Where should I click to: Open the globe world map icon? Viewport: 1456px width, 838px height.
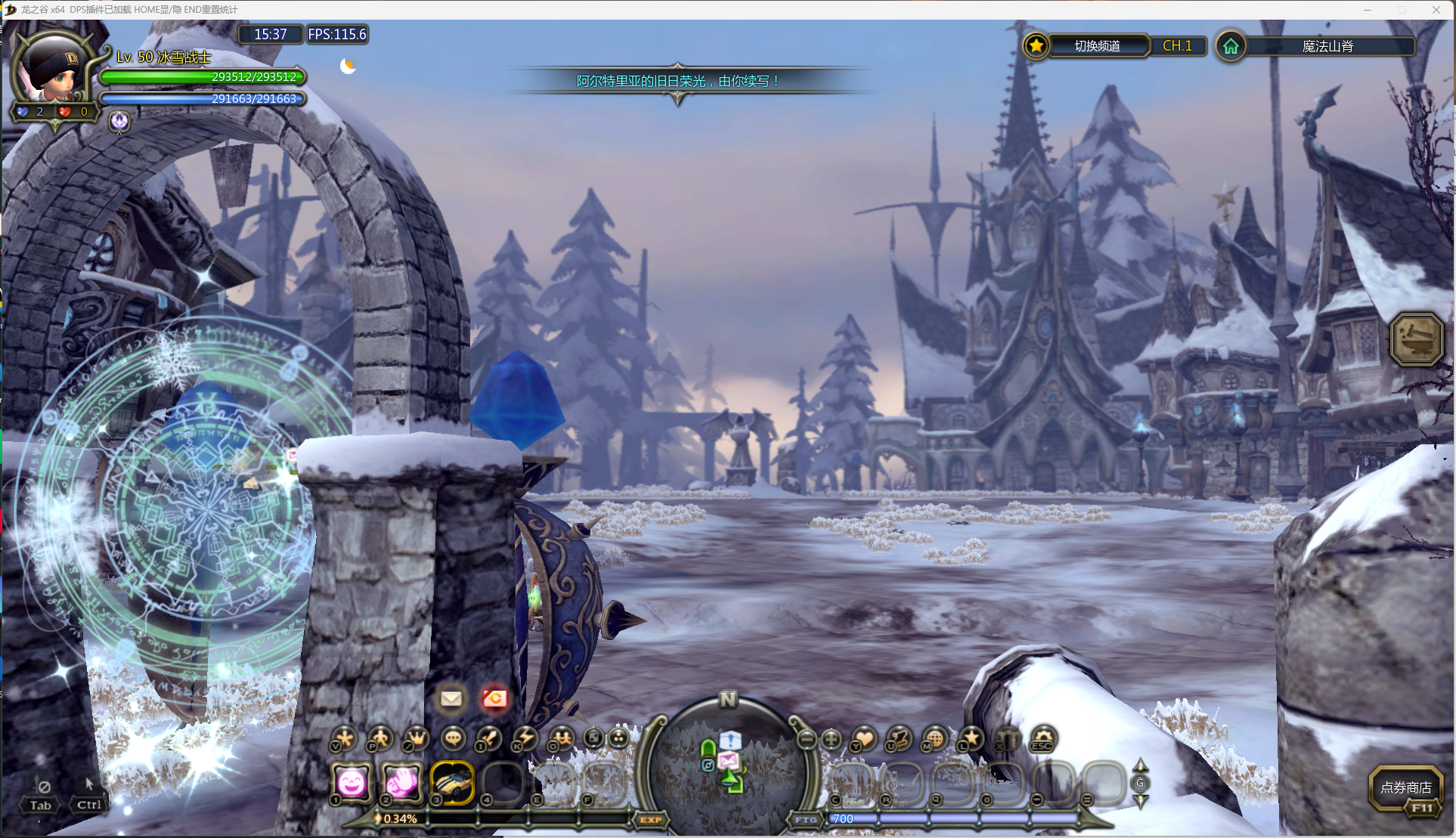935,738
